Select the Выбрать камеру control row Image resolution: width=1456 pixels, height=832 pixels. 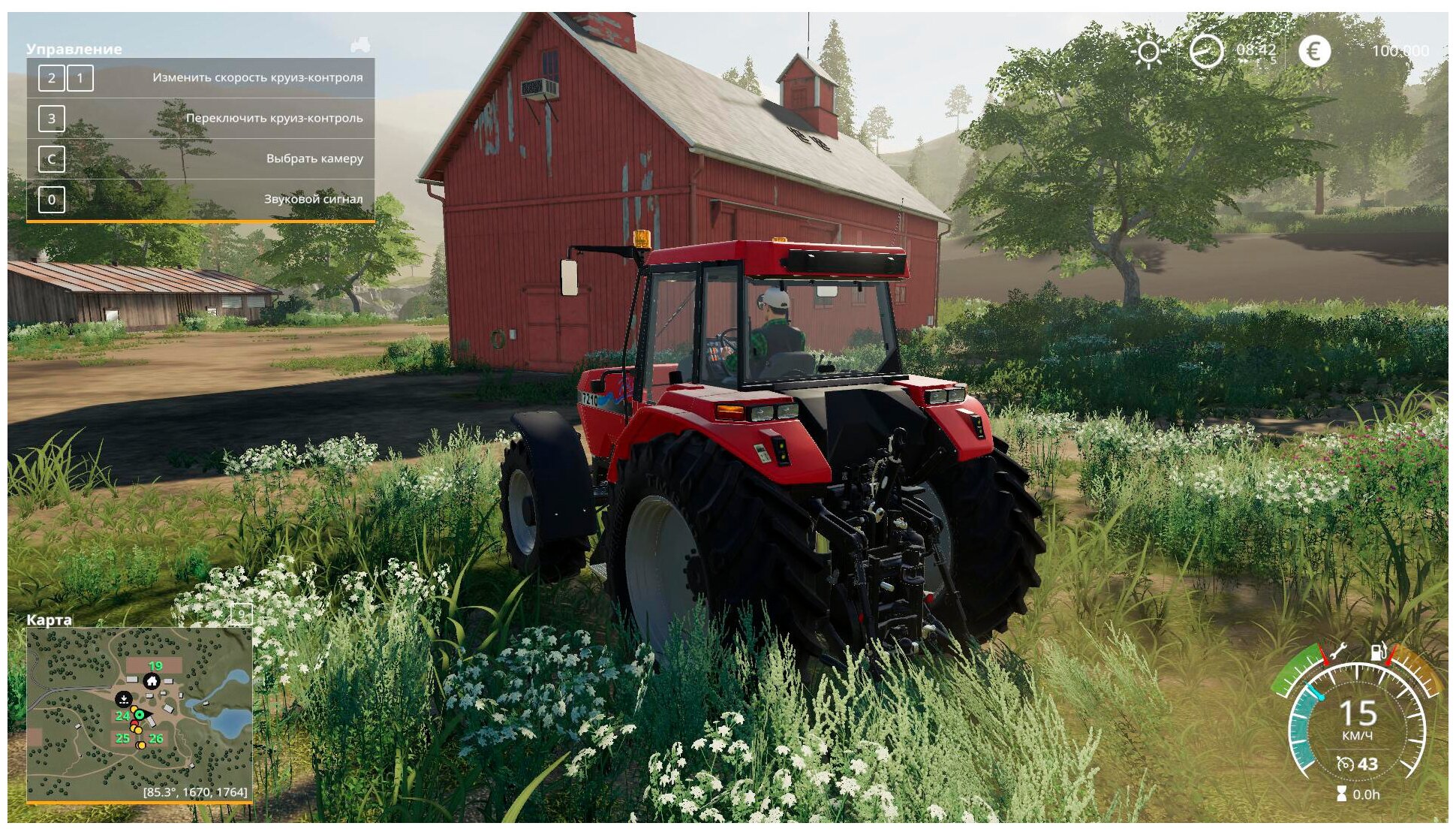pos(200,158)
